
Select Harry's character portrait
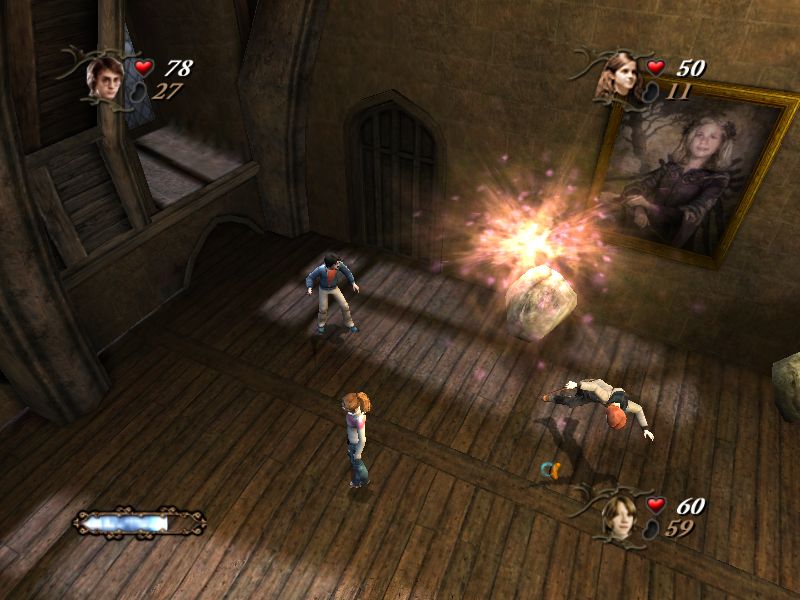pyautogui.click(x=104, y=75)
